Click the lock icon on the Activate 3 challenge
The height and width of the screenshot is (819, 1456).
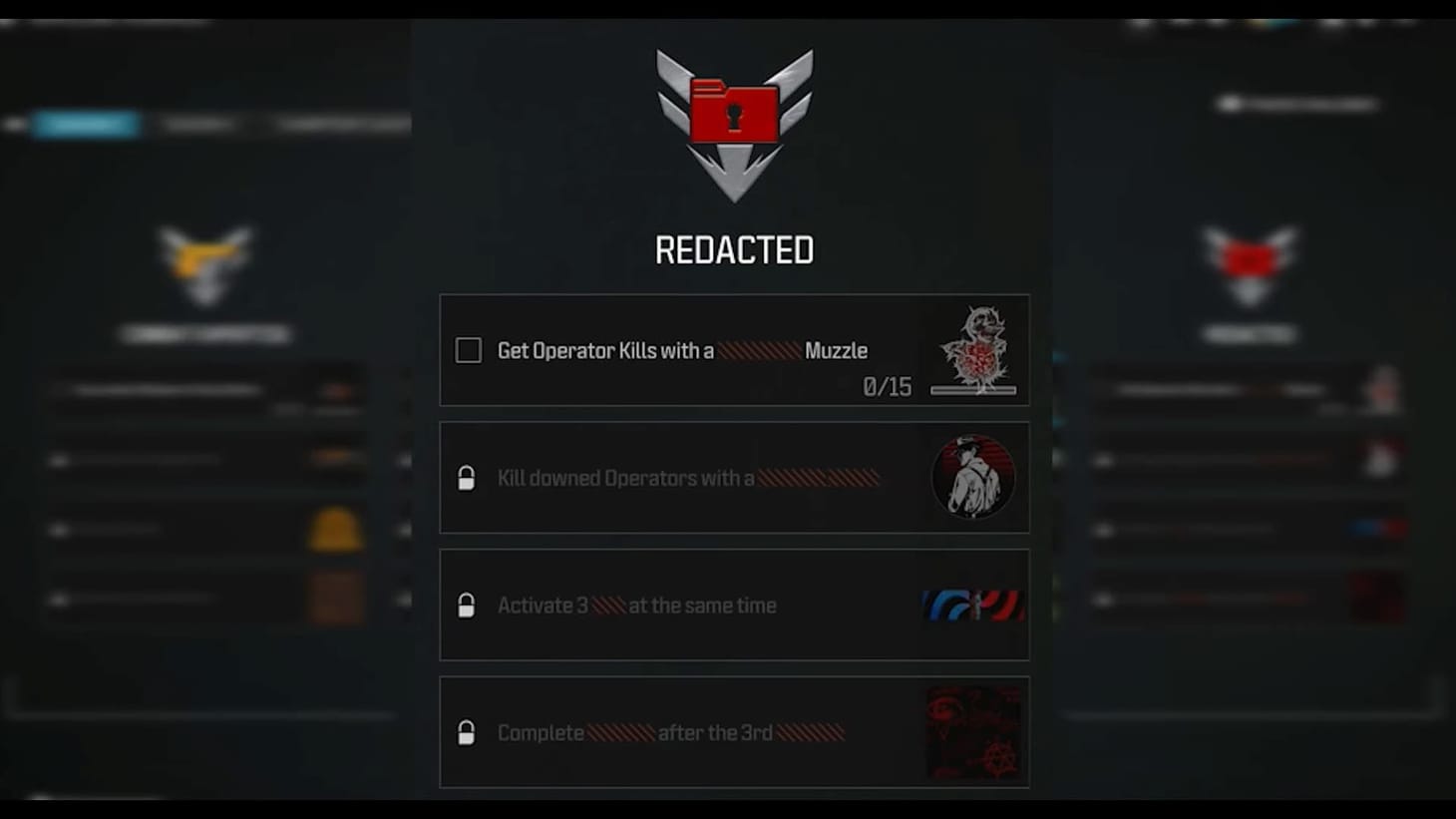pos(468,605)
